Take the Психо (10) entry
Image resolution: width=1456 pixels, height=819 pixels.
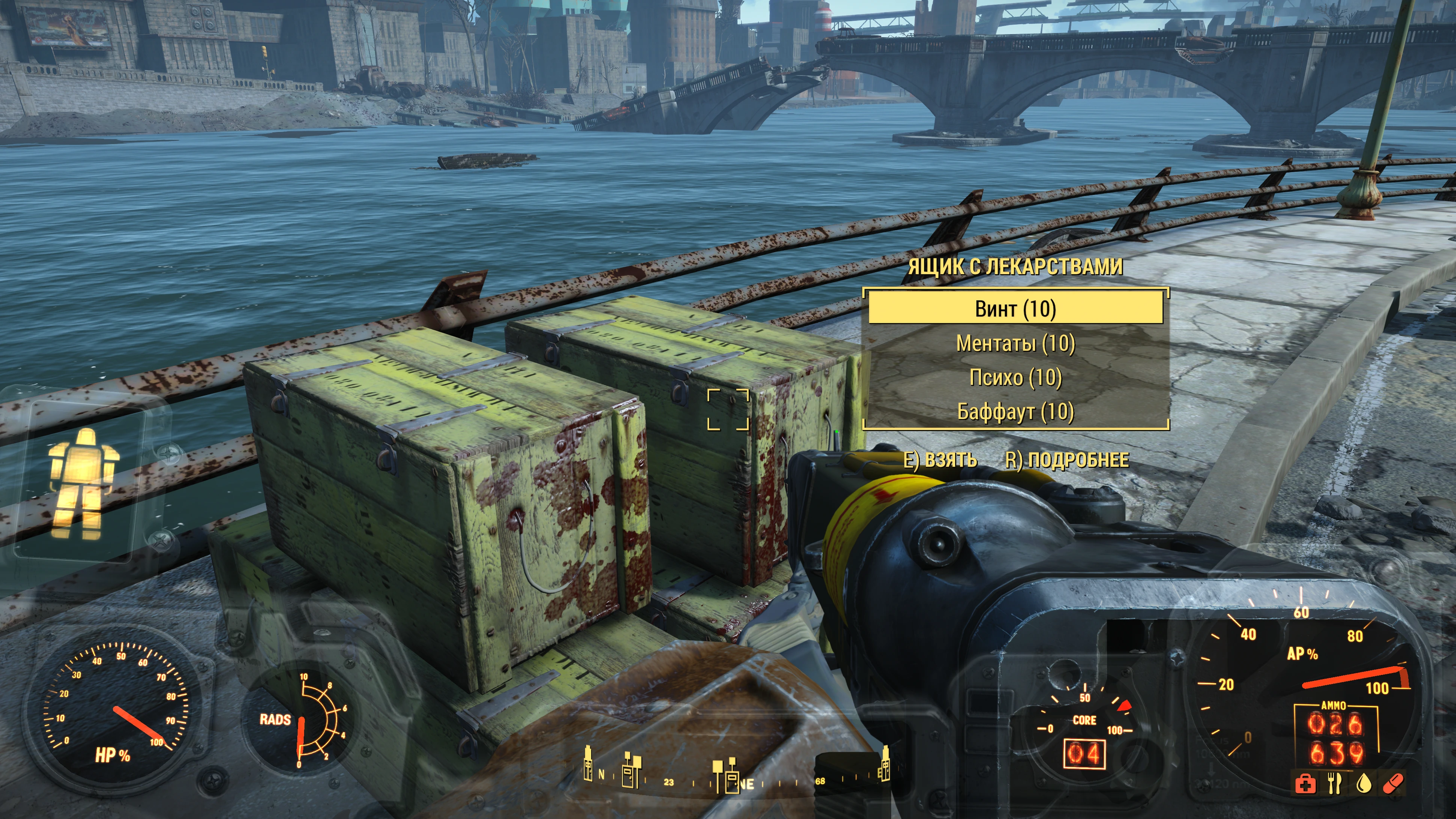1015,377
